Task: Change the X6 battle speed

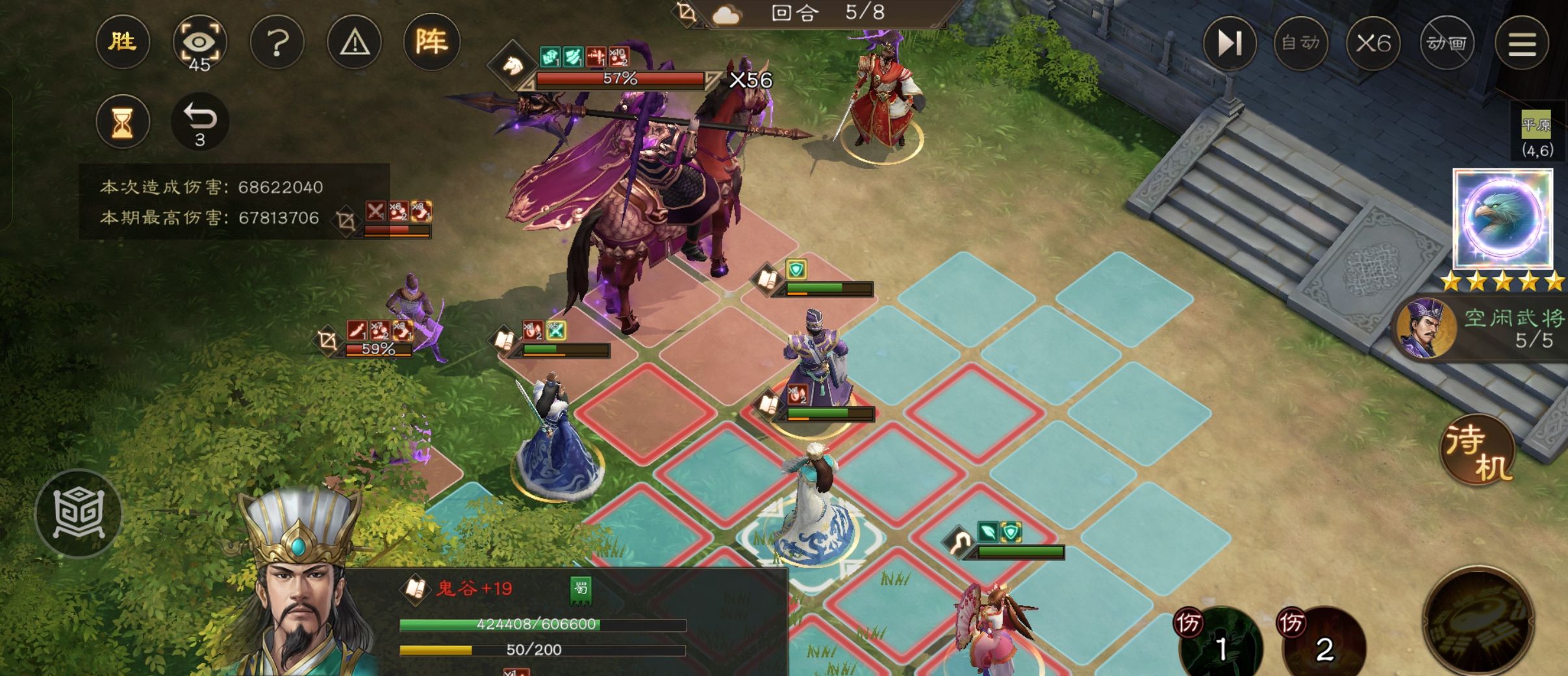Action: 1373,44
